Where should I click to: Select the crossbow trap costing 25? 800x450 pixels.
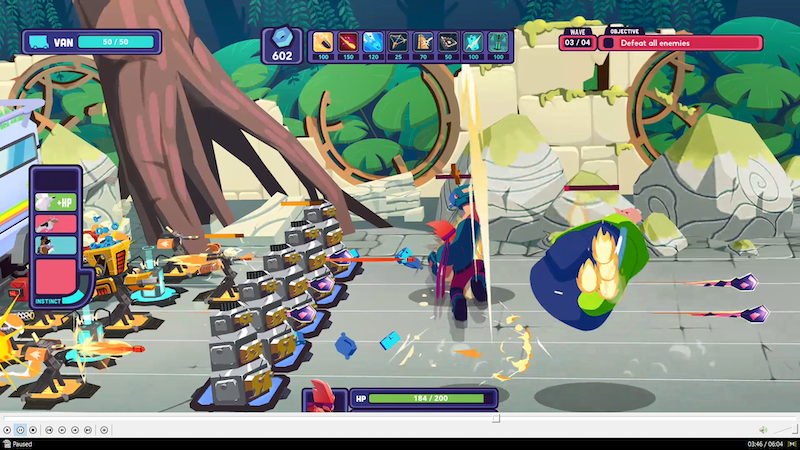[398, 42]
